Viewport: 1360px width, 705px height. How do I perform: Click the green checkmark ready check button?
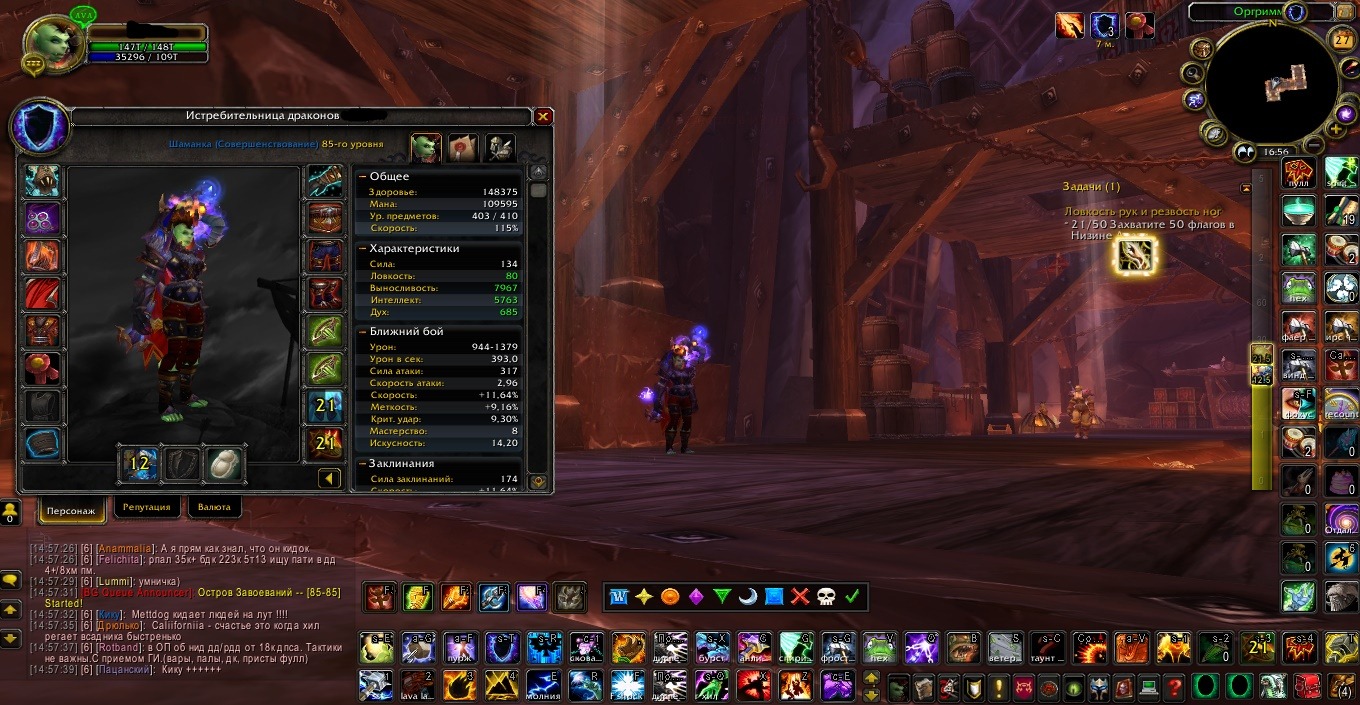(x=852, y=597)
